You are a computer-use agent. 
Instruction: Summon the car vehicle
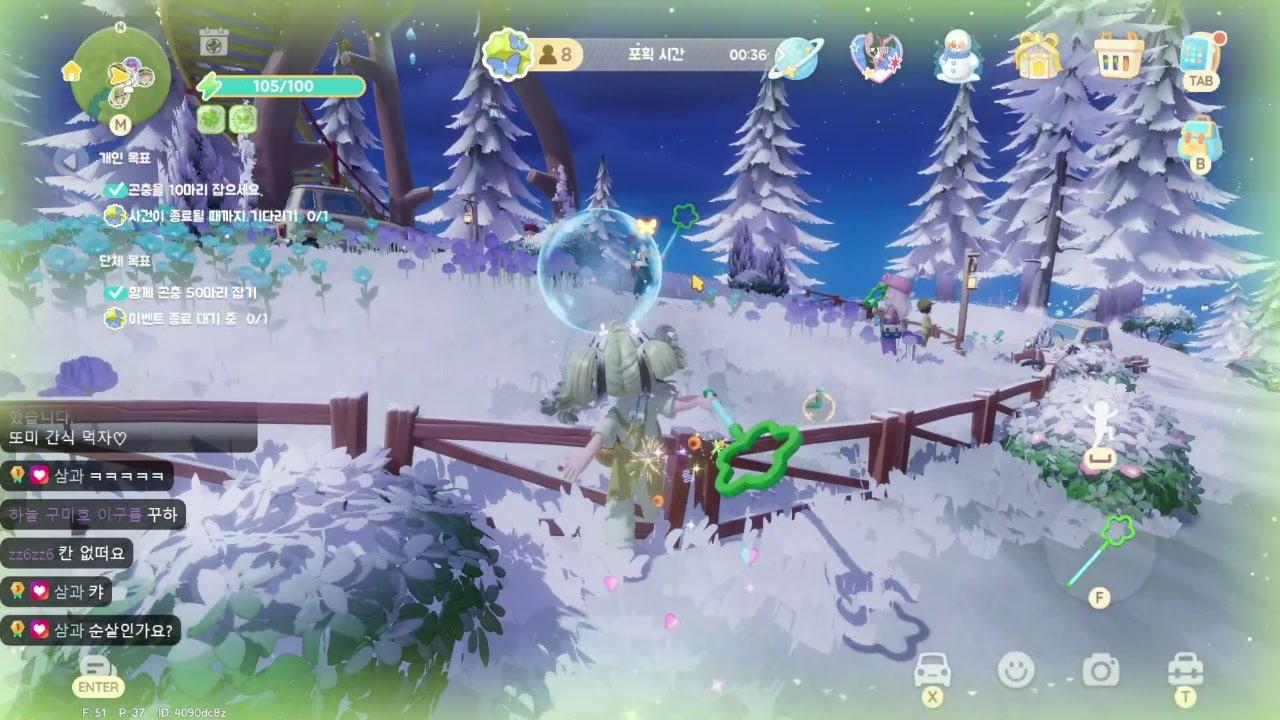[932, 669]
